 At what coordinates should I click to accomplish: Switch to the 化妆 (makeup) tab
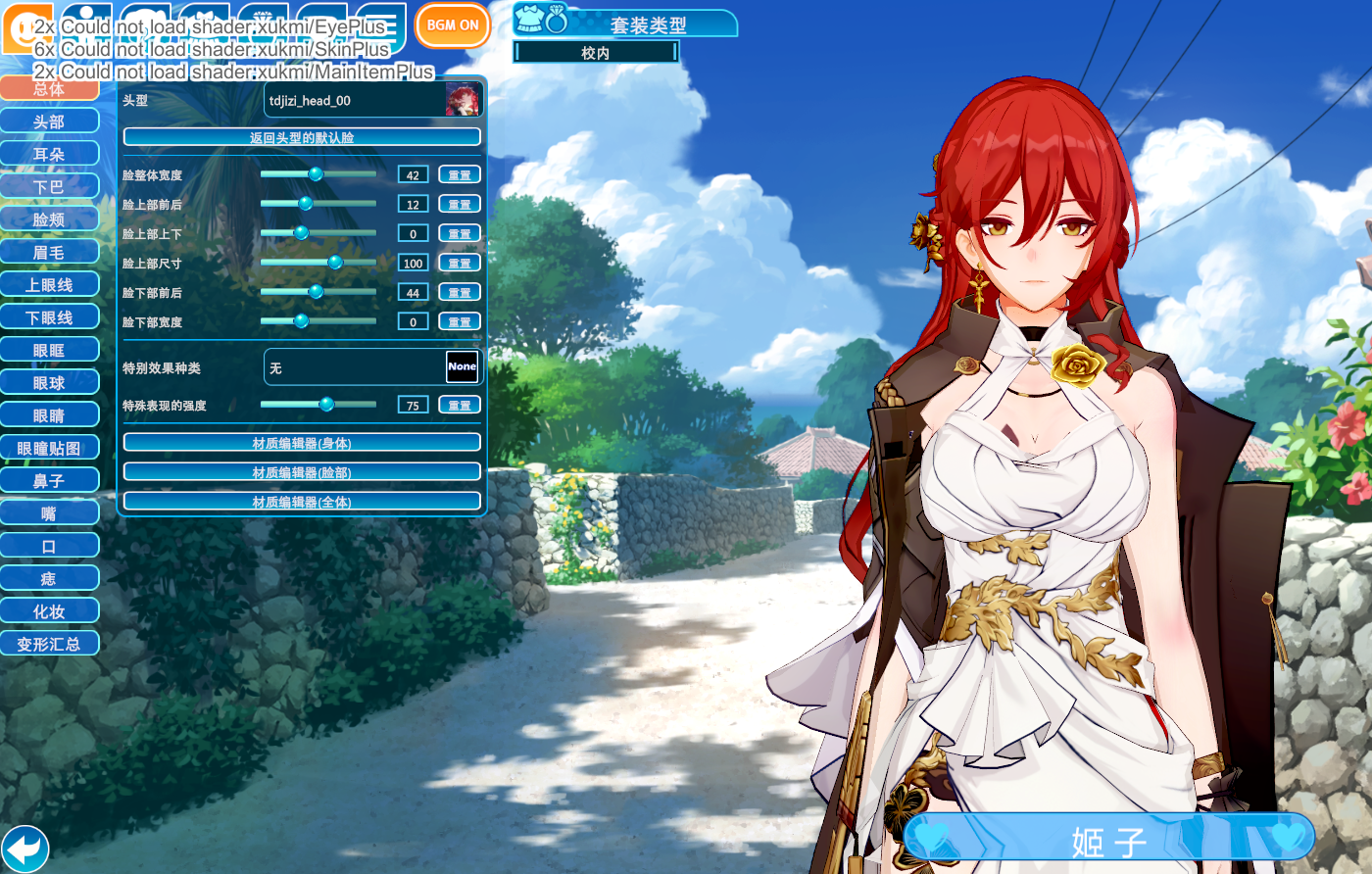pos(49,611)
